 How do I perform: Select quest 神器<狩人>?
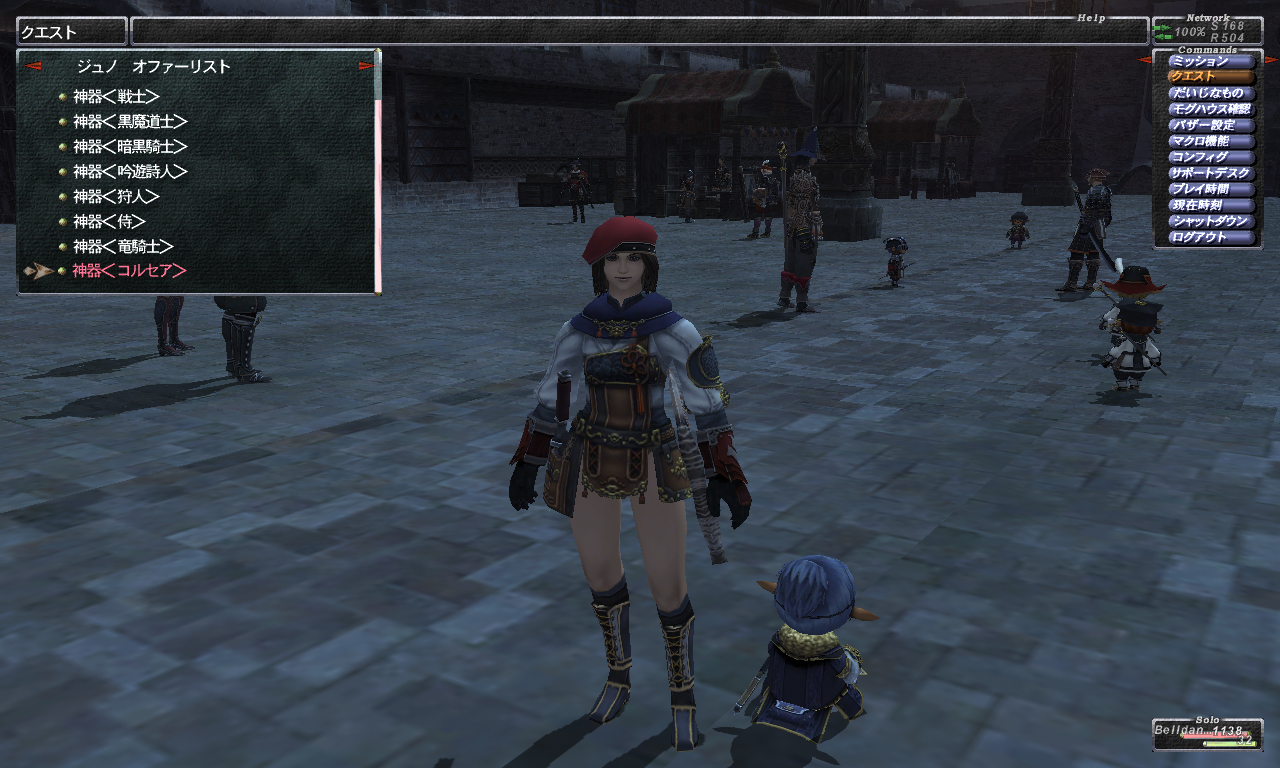point(116,197)
